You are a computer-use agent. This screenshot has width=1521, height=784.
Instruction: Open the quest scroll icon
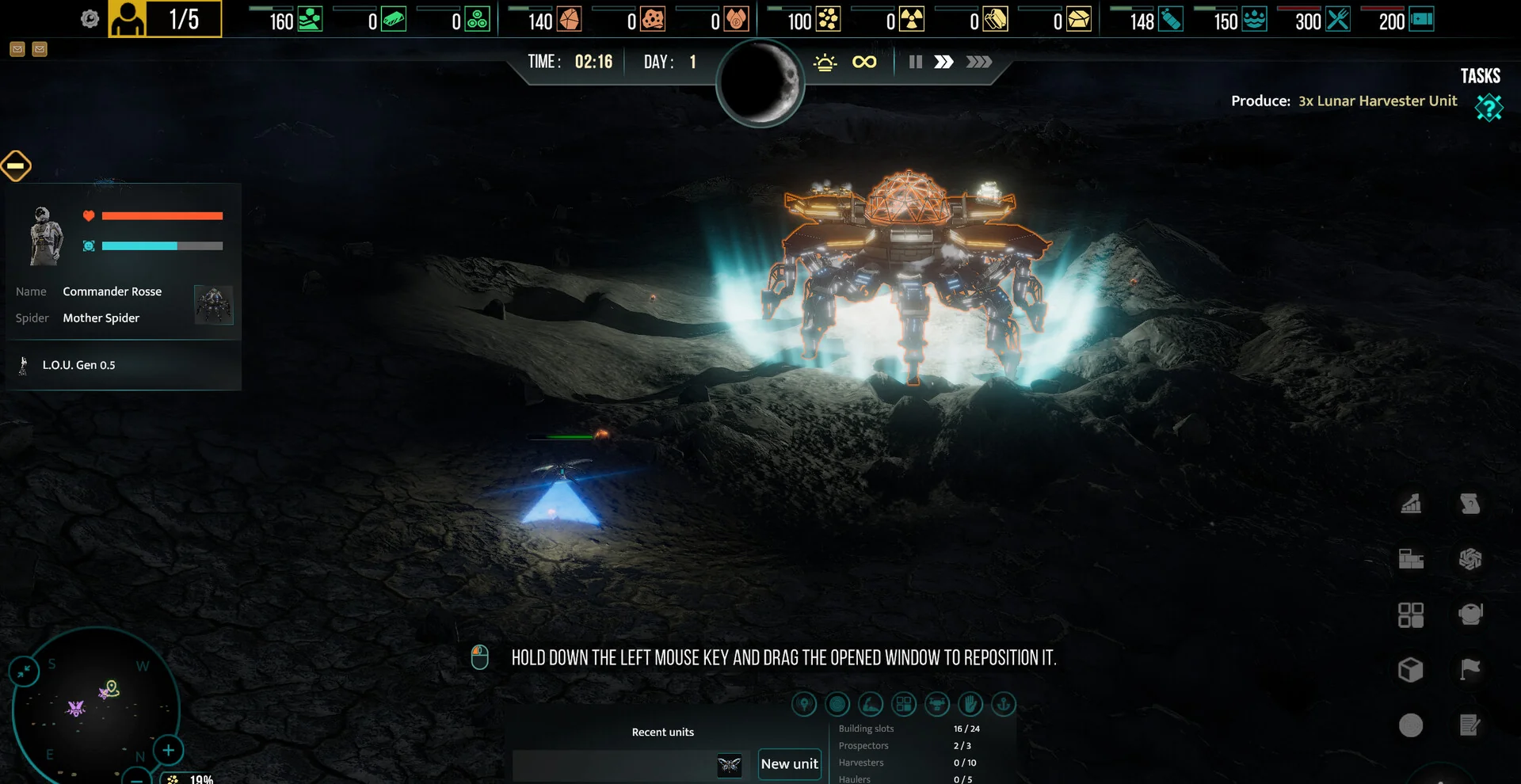point(1470,504)
